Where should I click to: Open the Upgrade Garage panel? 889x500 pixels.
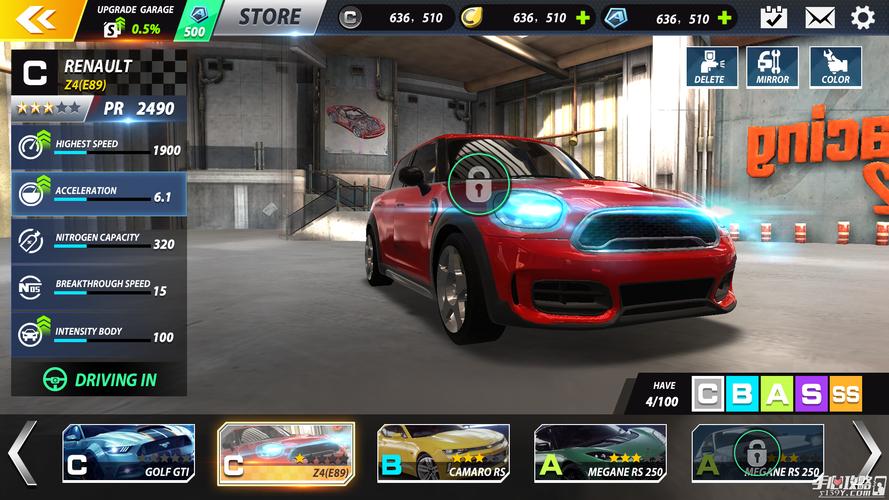click(134, 19)
